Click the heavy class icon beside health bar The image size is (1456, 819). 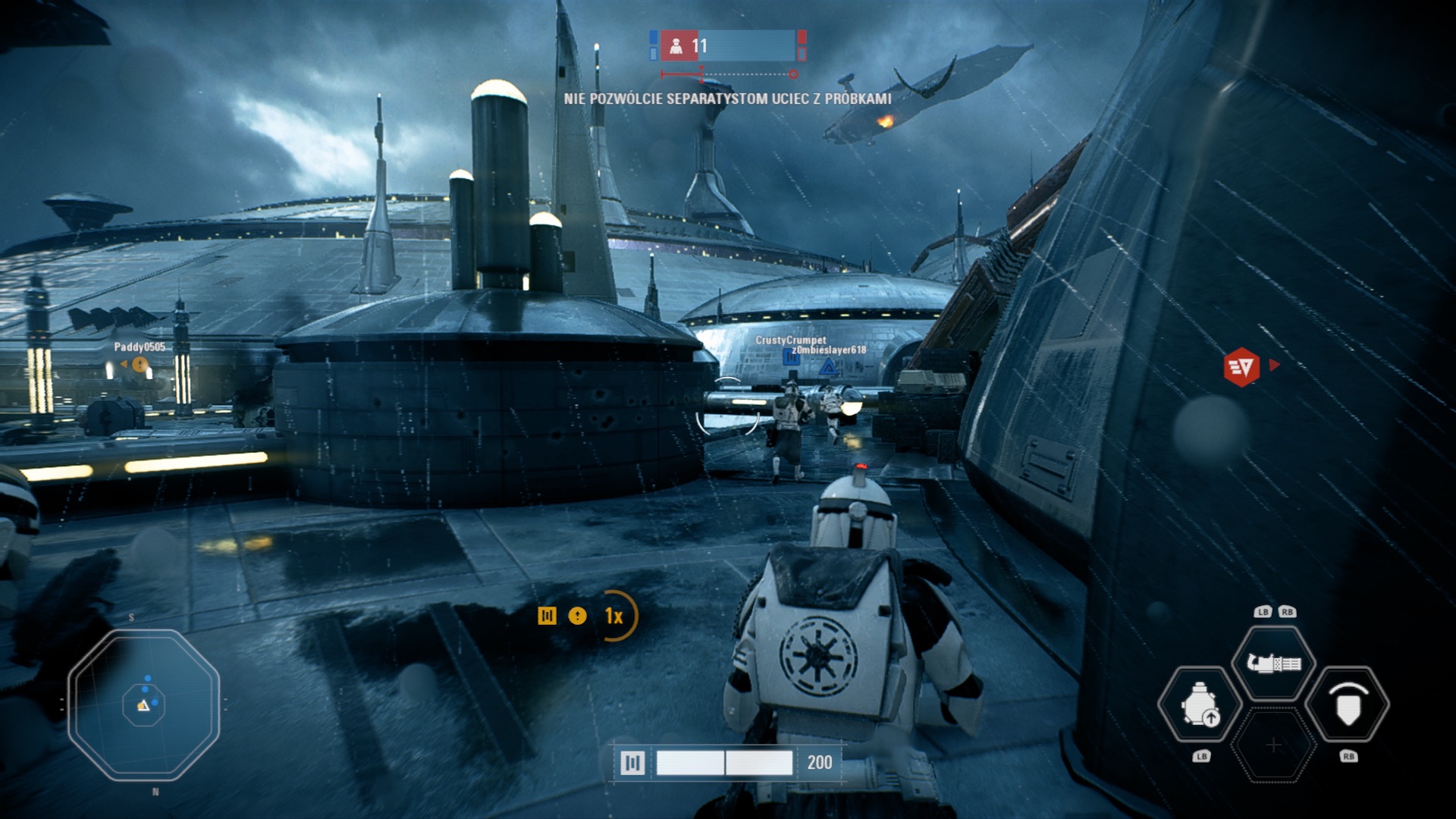632,763
